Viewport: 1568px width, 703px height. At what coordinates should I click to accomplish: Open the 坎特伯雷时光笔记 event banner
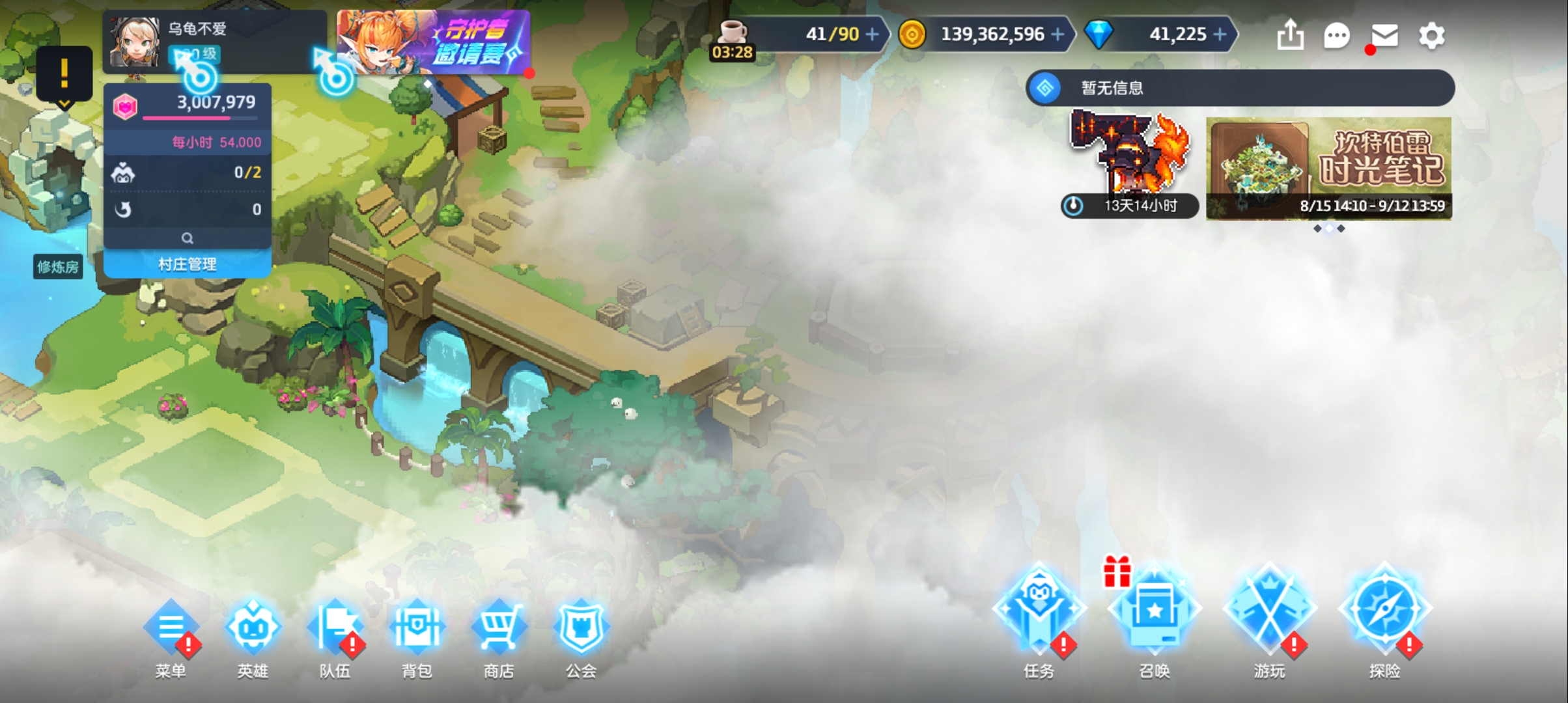(x=1328, y=168)
